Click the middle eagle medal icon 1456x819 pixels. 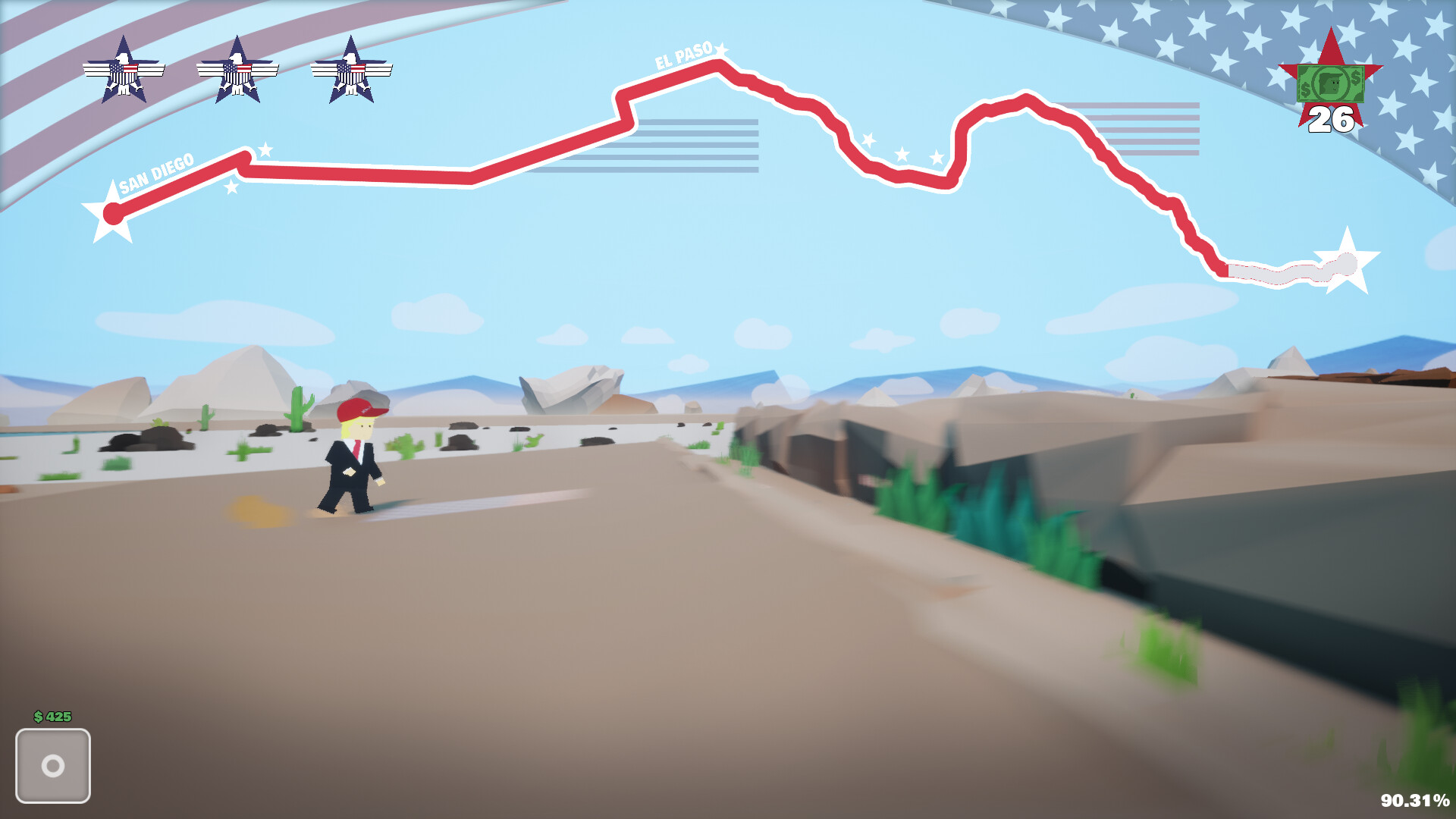pyautogui.click(x=239, y=68)
